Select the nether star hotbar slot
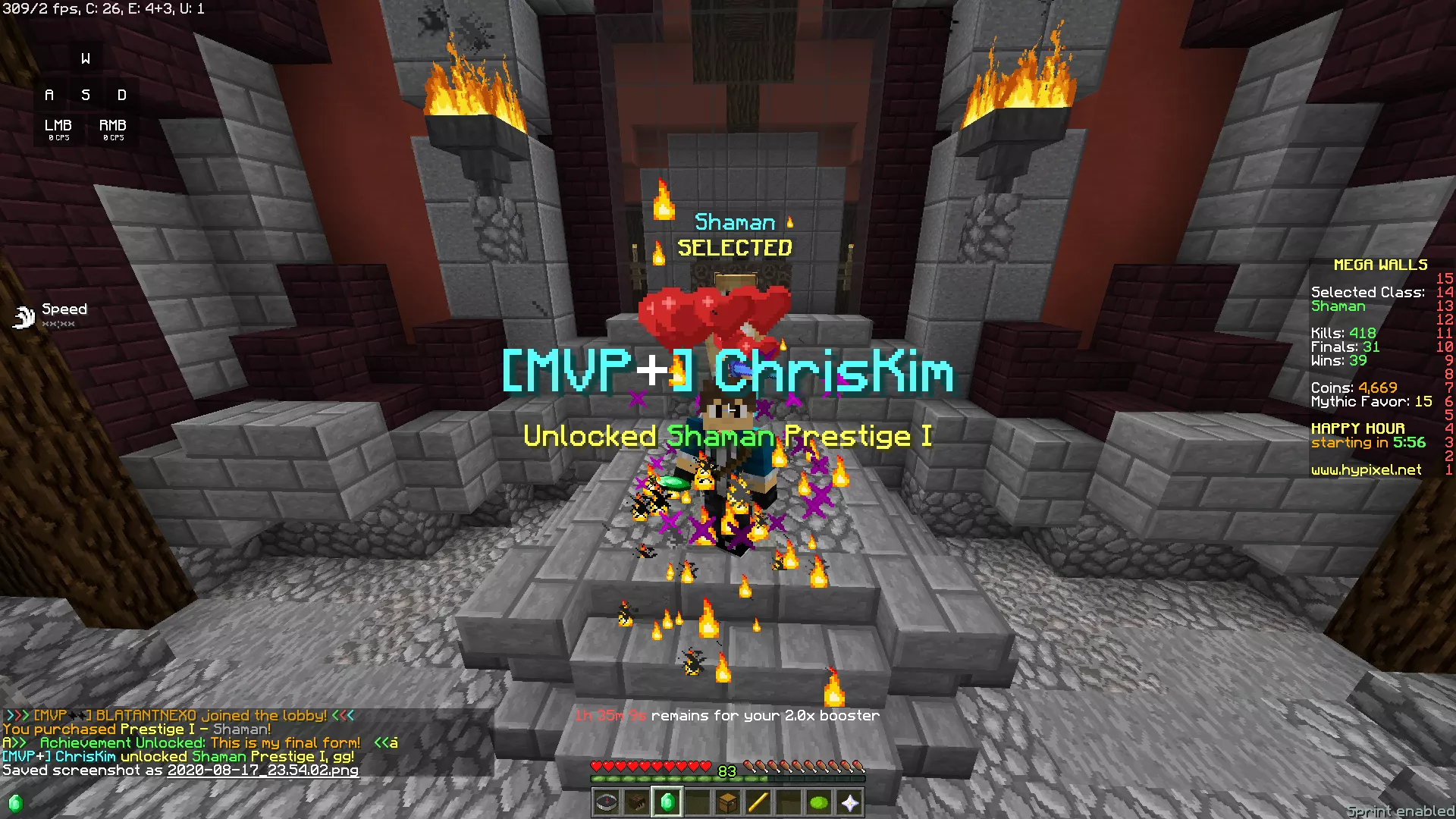1456x819 pixels. pos(849,802)
